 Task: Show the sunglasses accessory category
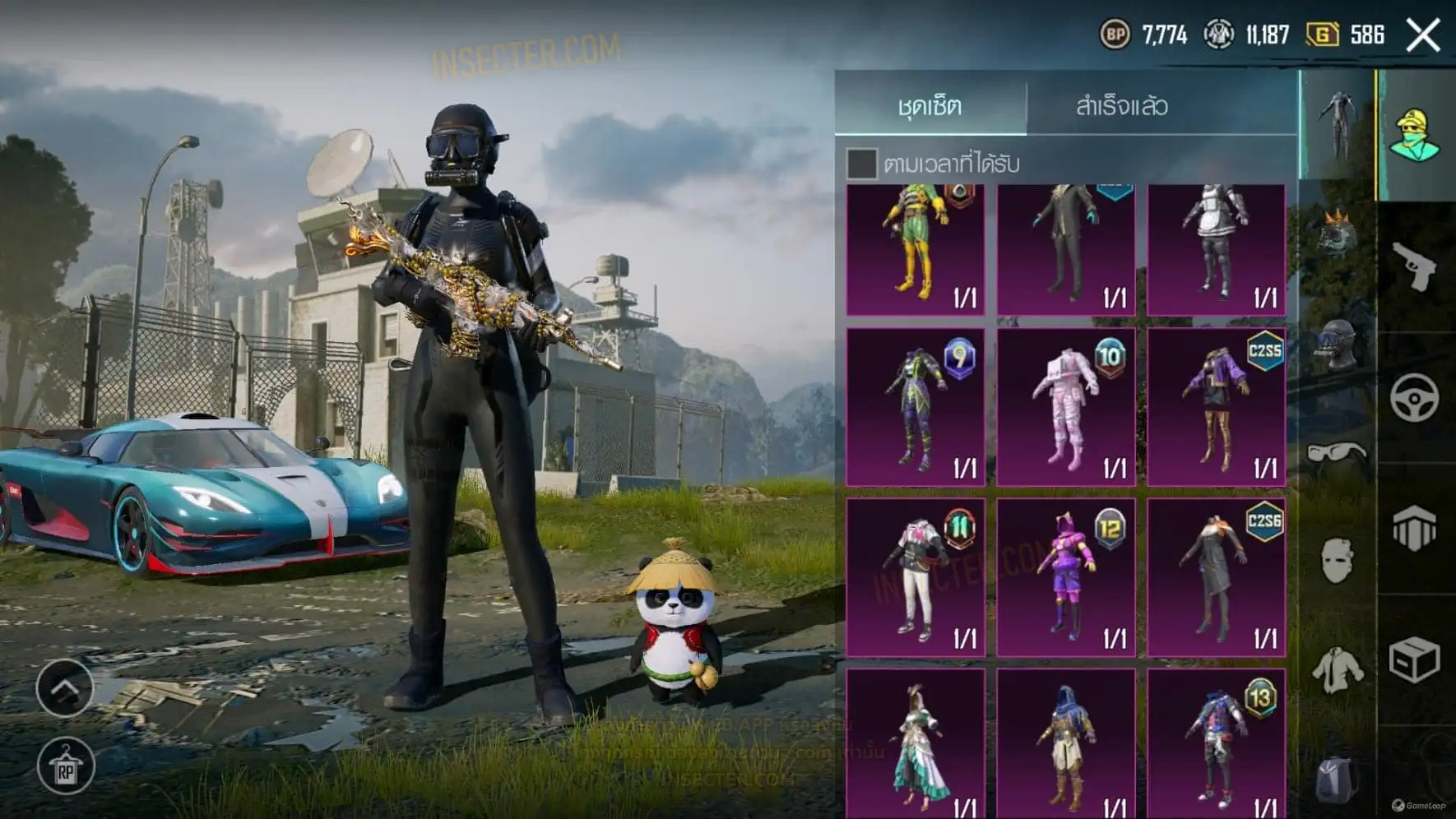[1336, 453]
